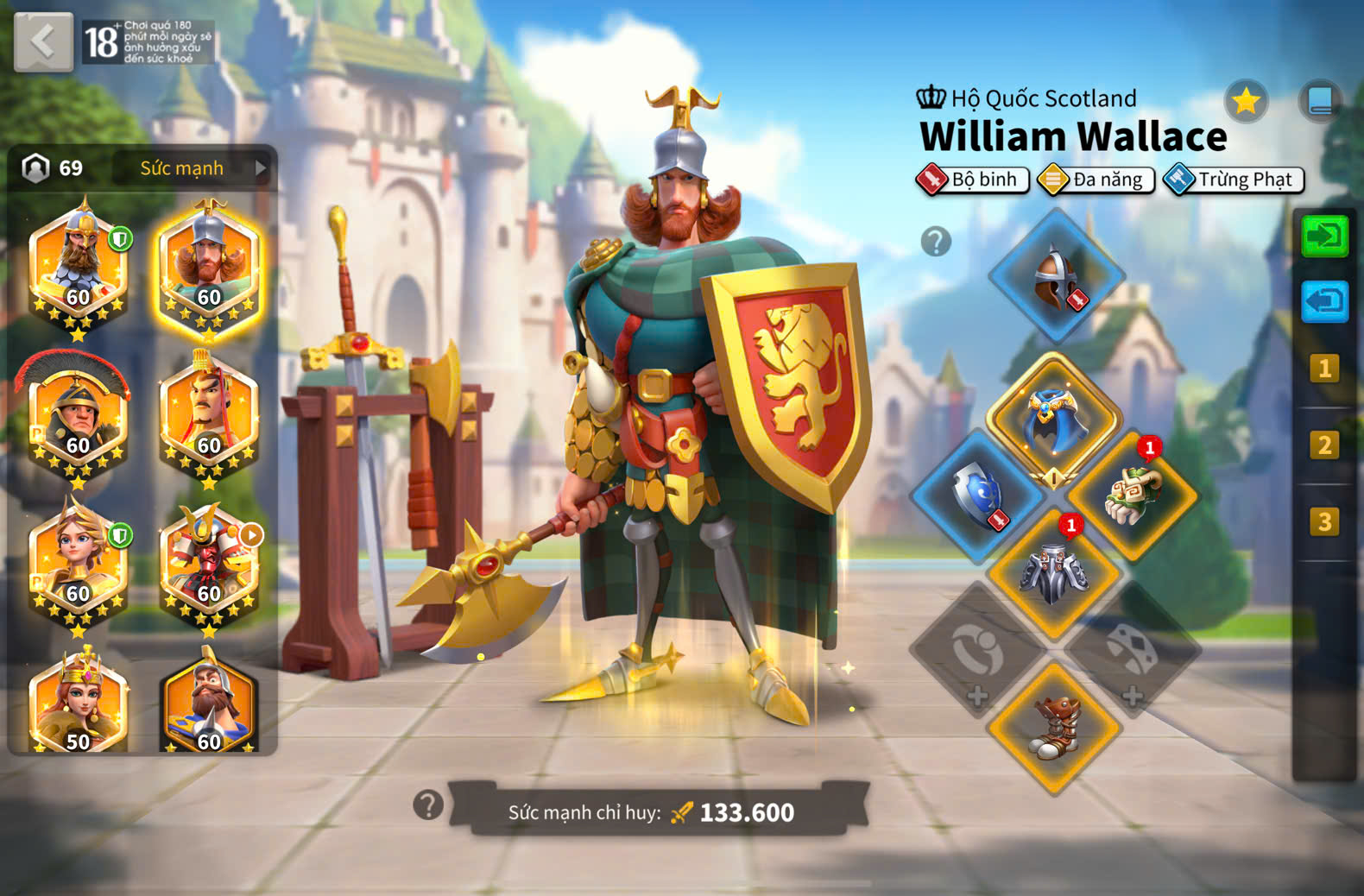Switch to equipment preset 2
Image resolution: width=1364 pixels, height=896 pixels.
[x=1324, y=445]
